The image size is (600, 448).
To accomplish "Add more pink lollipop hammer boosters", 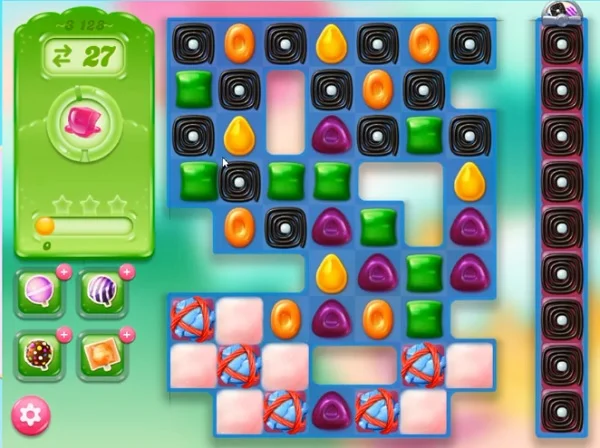I will [65, 272].
